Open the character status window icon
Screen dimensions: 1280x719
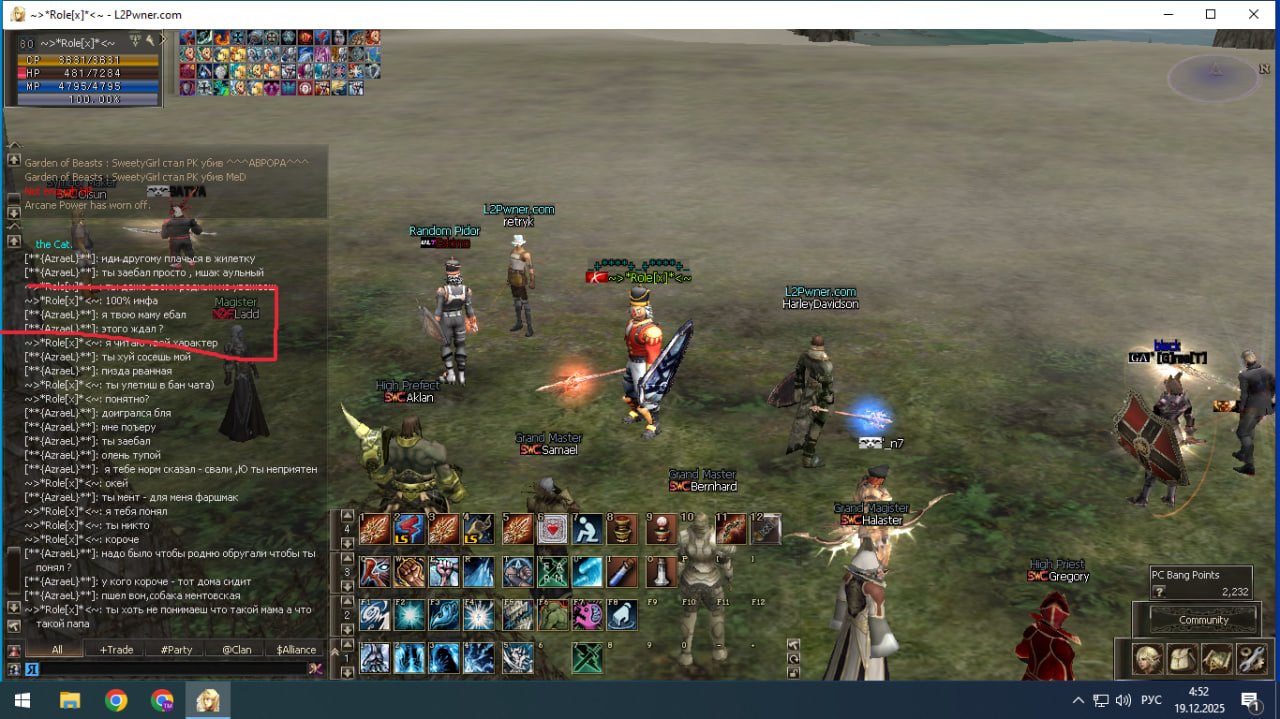pyautogui.click(x=1146, y=659)
